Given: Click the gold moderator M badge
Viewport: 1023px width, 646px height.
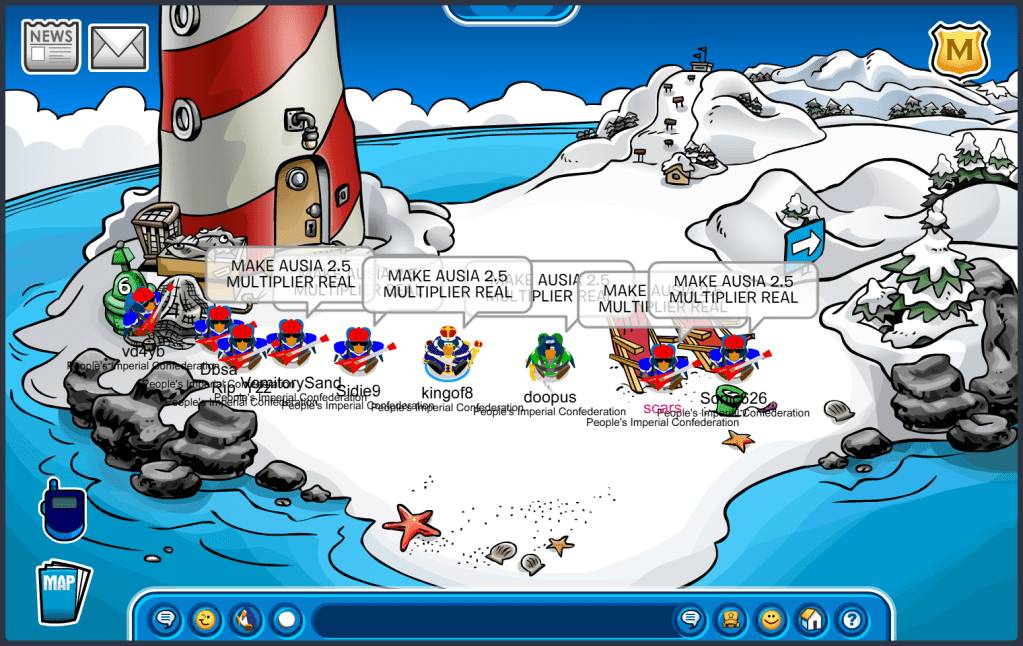Looking at the screenshot, I should pyautogui.click(x=959, y=49).
